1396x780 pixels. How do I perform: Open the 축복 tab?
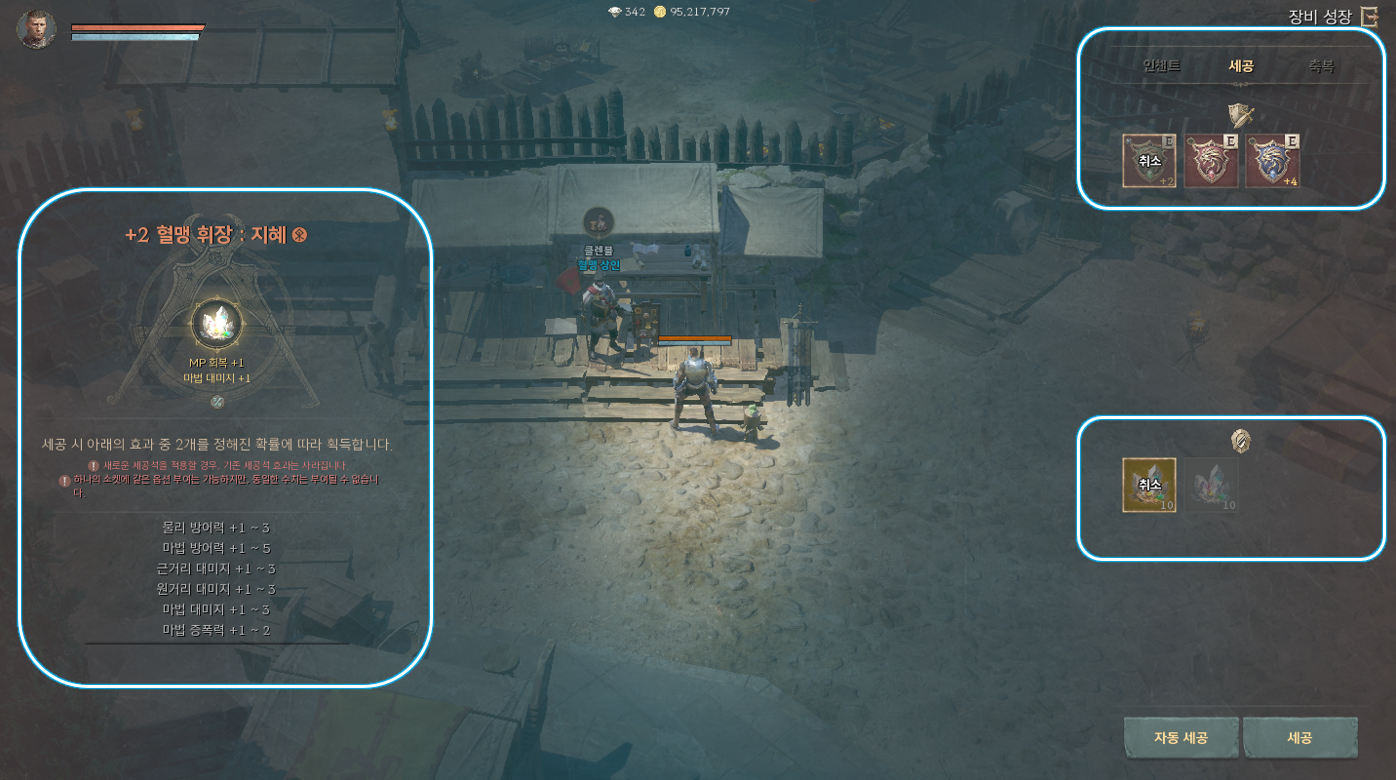[1321, 66]
